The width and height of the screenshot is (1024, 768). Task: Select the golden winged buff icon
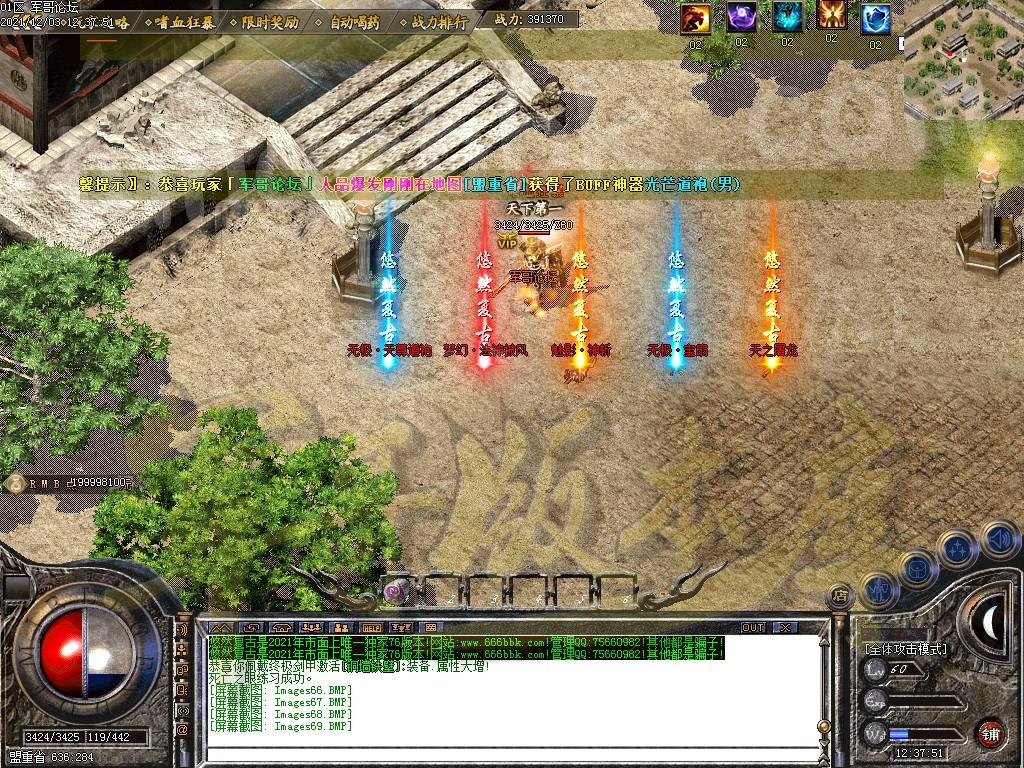(x=832, y=16)
